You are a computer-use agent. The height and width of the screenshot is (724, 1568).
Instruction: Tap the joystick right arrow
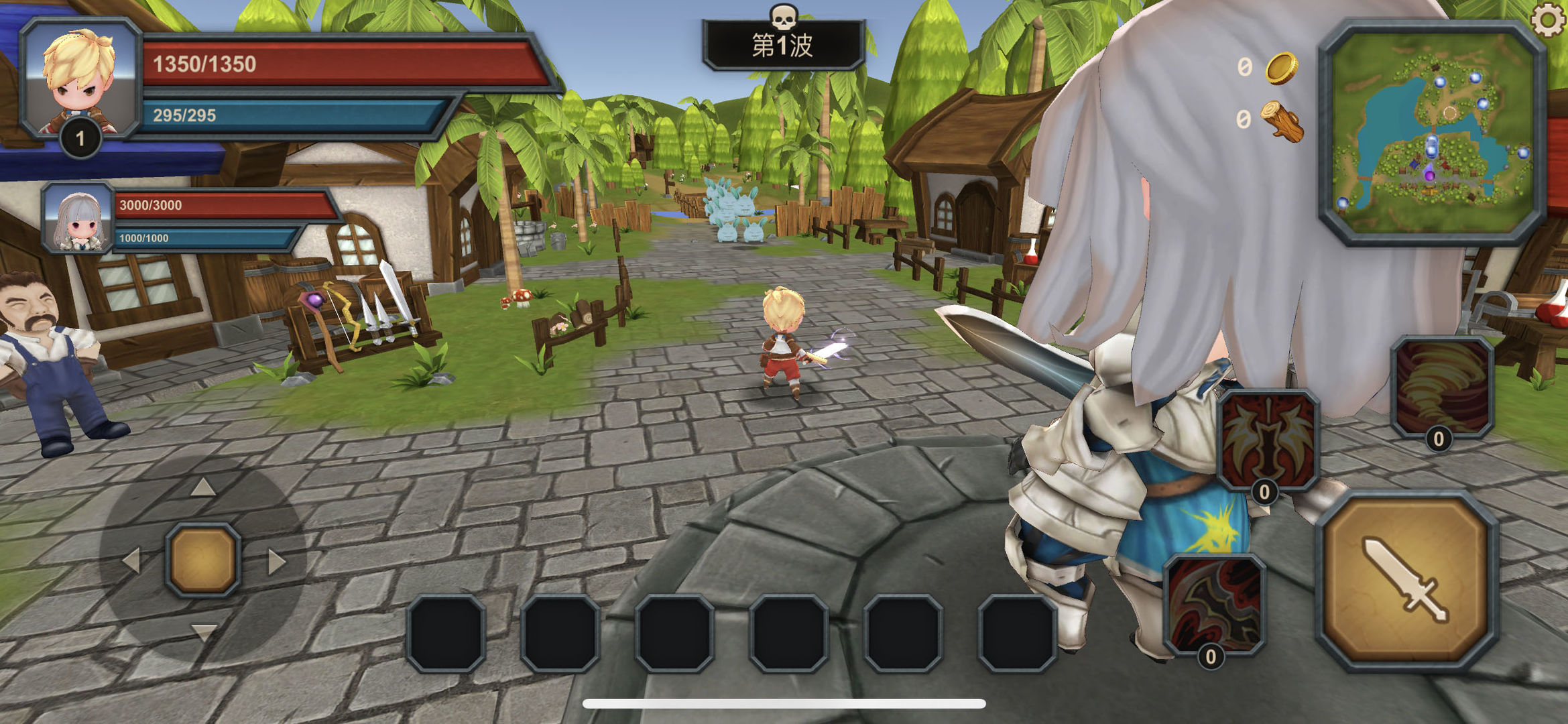click(x=276, y=561)
